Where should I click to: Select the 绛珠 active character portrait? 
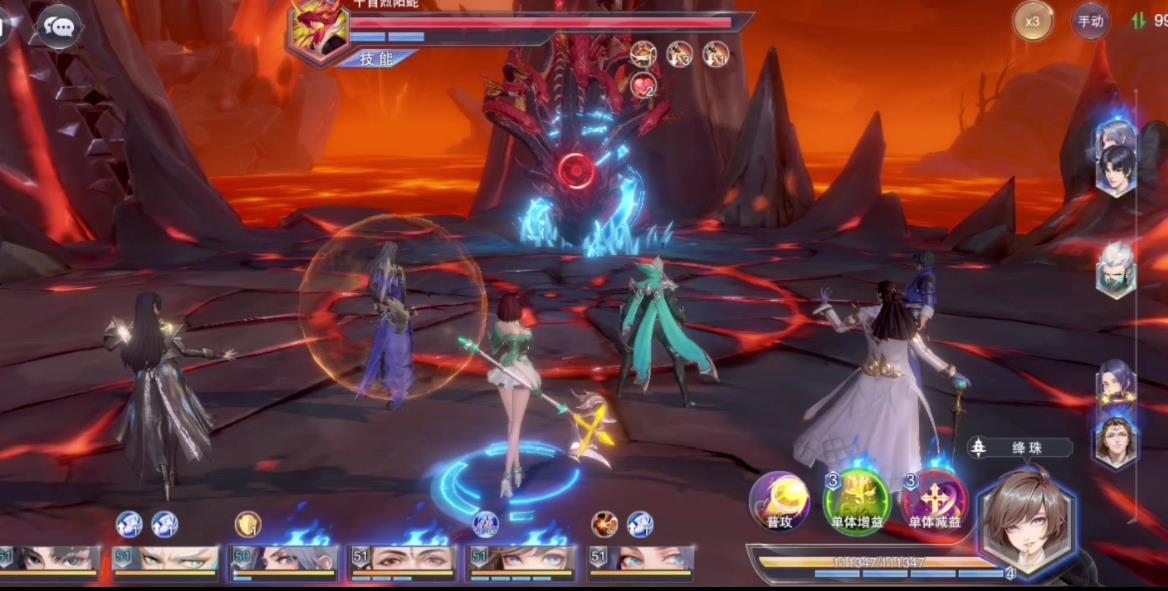[1023, 521]
